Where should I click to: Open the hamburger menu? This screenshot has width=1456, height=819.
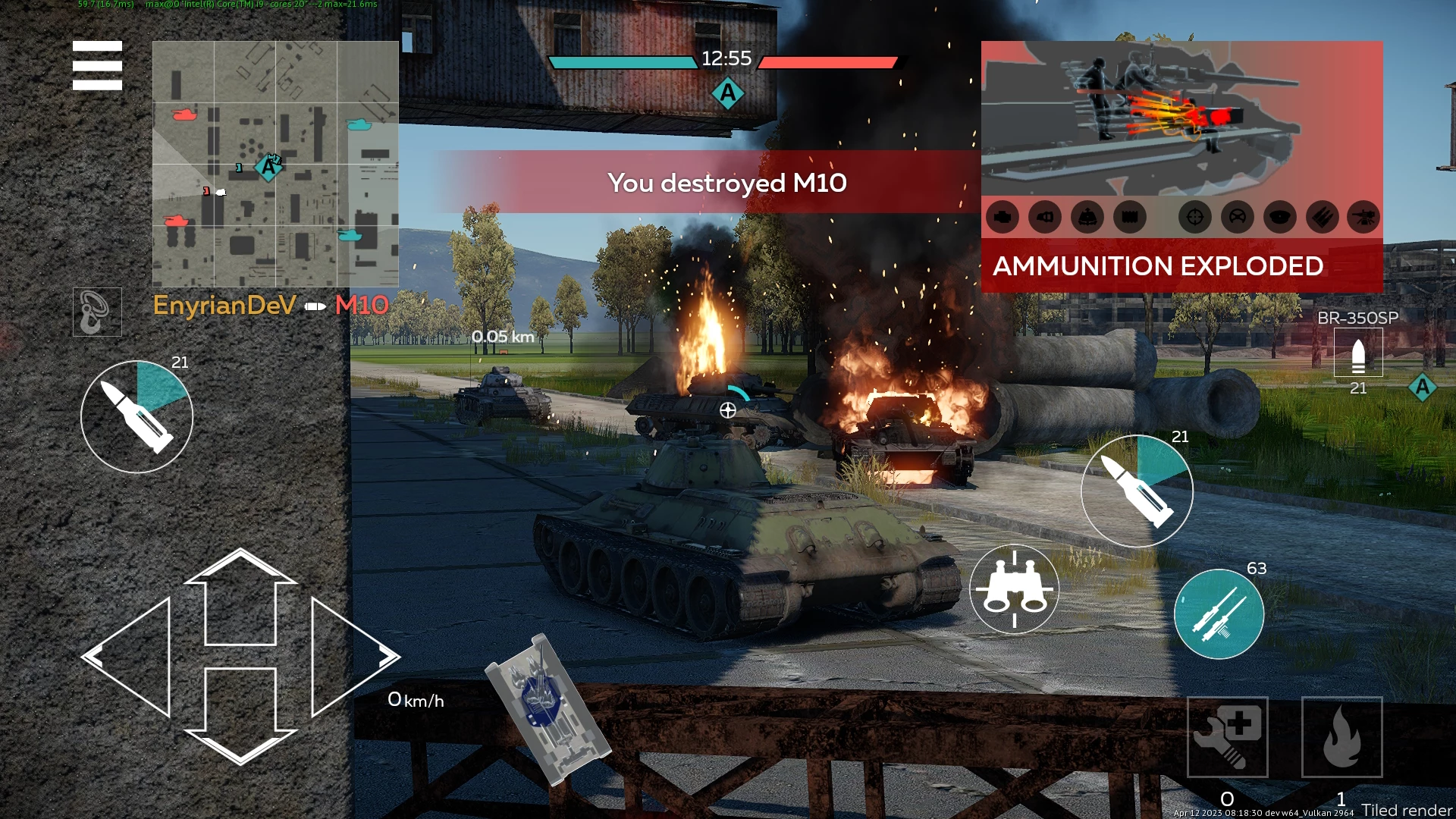click(97, 65)
